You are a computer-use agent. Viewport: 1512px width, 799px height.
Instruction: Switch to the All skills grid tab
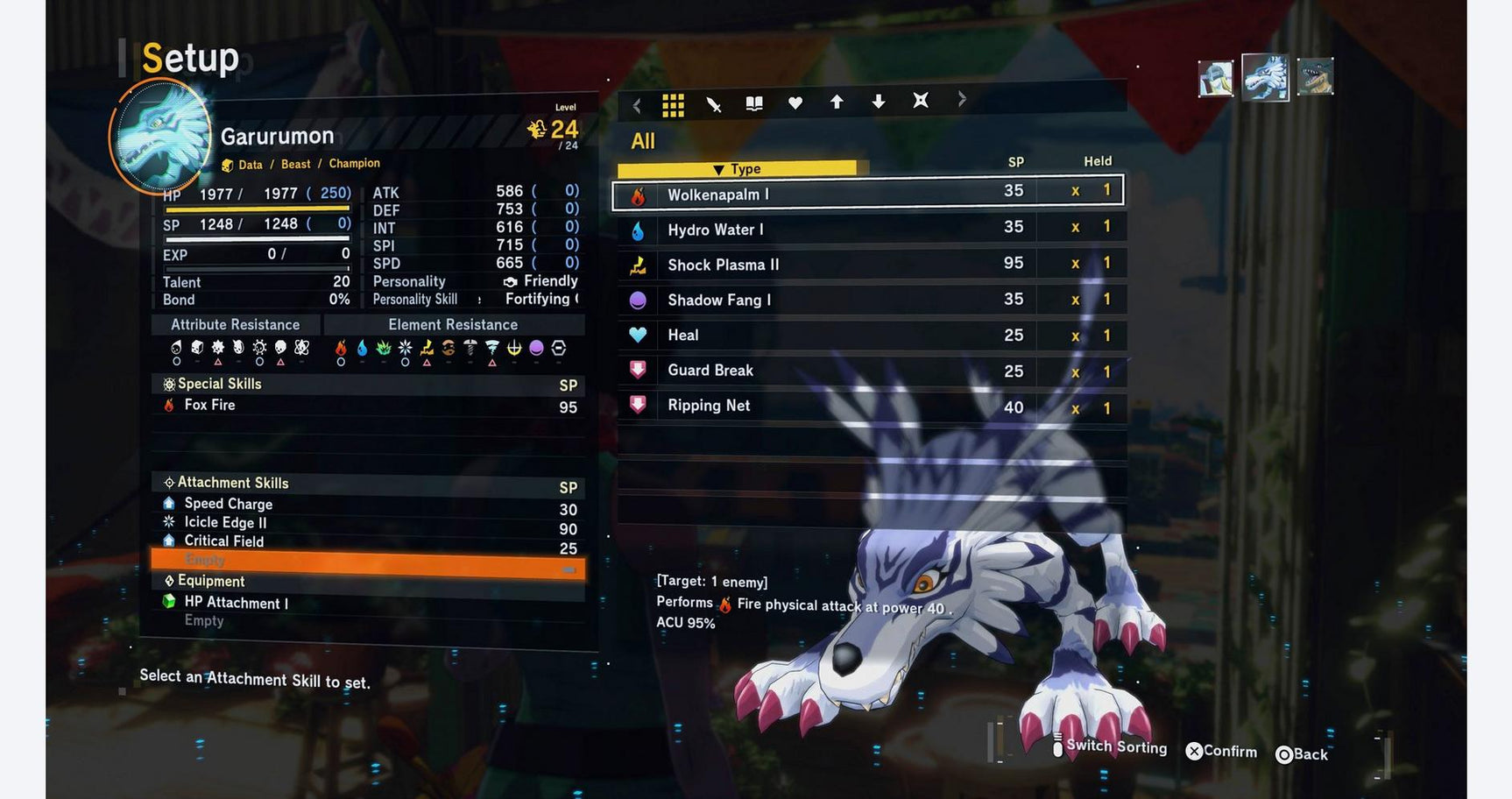(x=673, y=105)
